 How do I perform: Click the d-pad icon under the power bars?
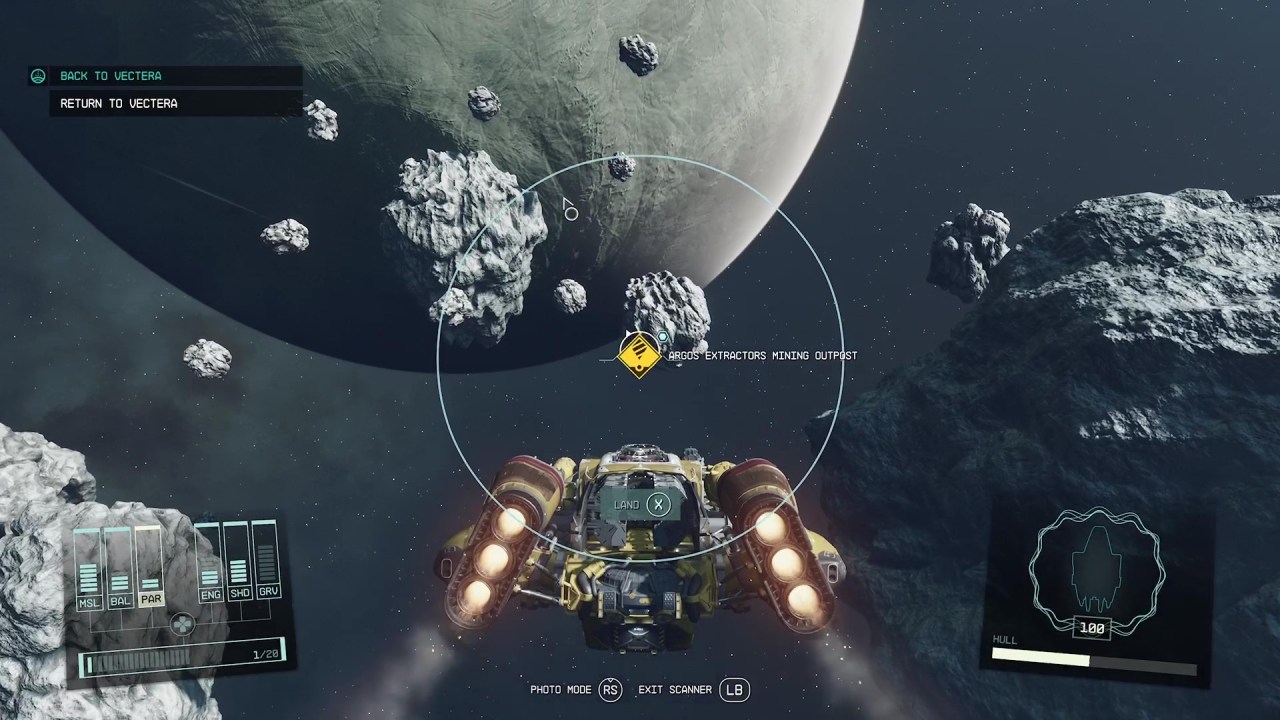(x=184, y=625)
